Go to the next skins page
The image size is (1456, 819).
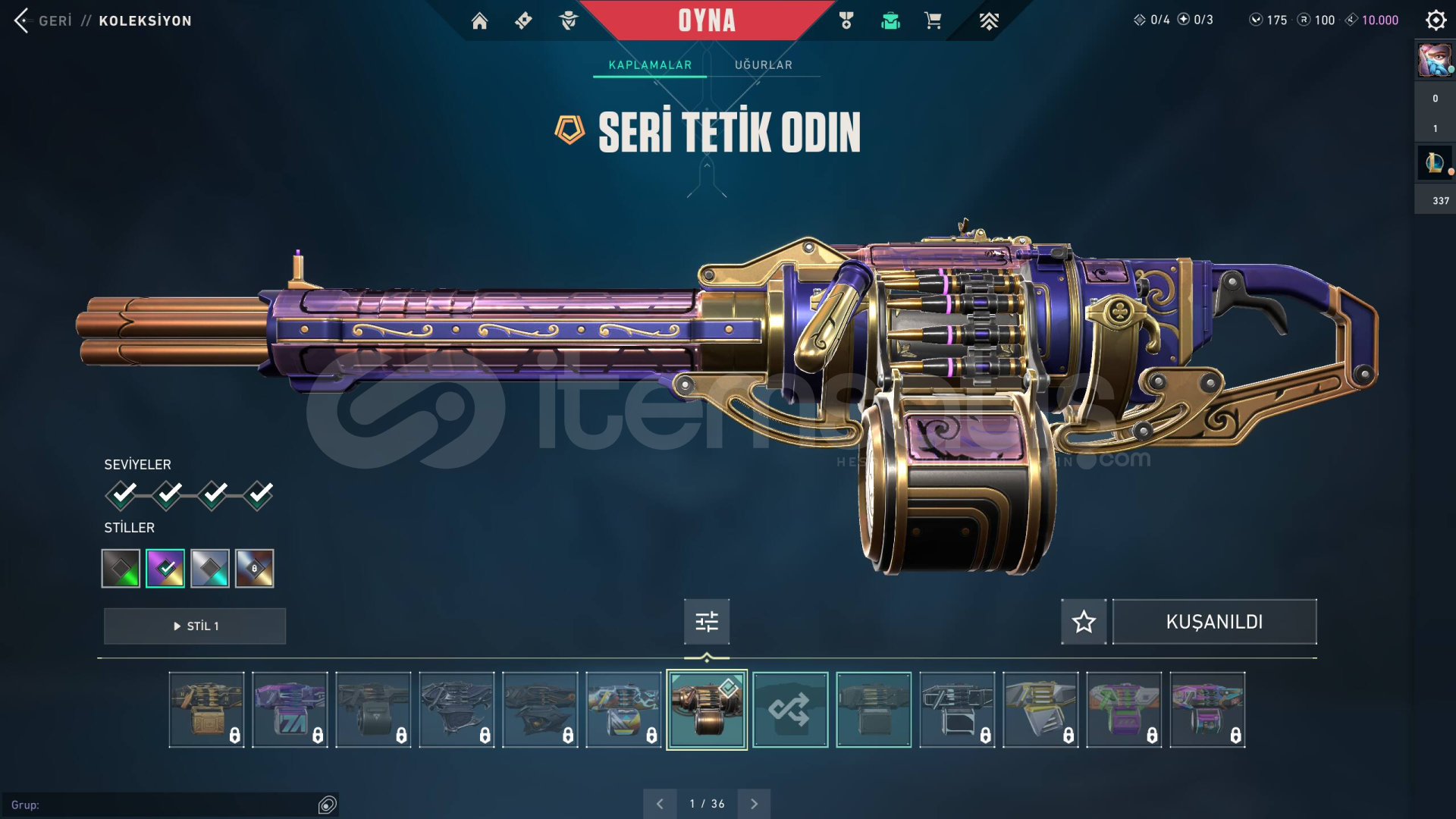coord(754,804)
